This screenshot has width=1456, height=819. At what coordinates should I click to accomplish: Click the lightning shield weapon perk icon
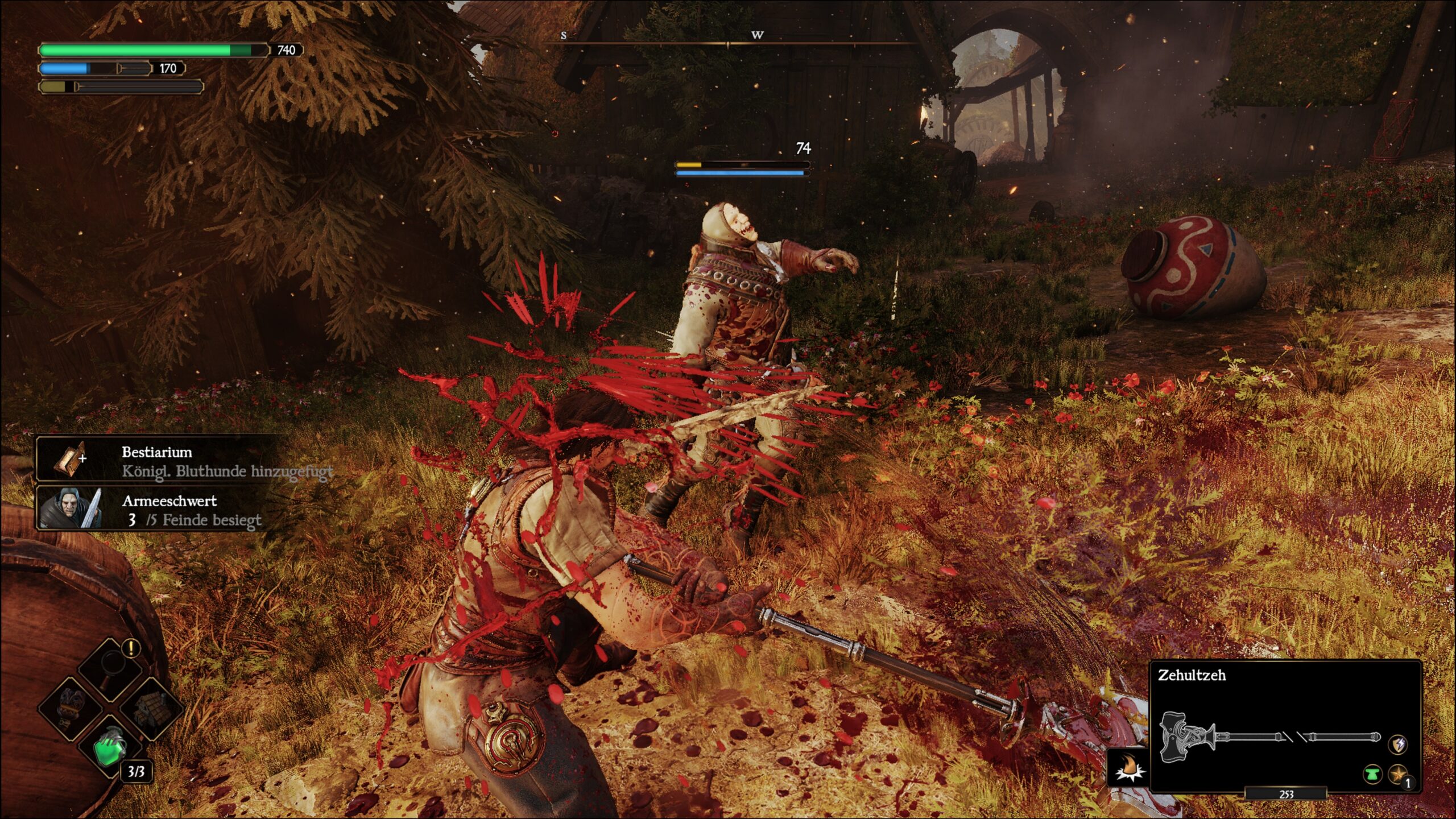click(1398, 743)
